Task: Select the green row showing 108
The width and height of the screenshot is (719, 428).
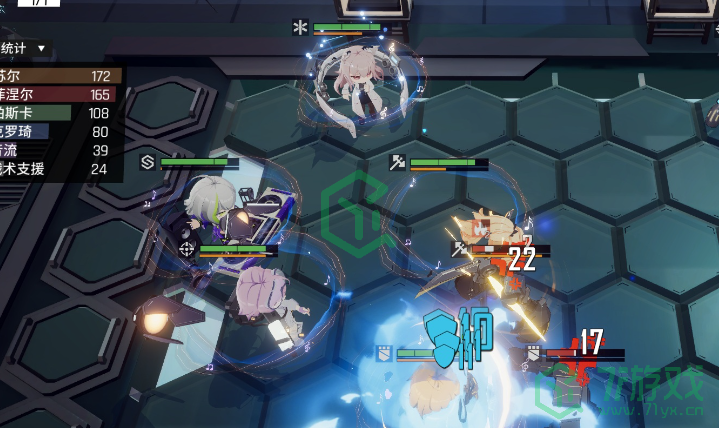Action: [x=58, y=113]
